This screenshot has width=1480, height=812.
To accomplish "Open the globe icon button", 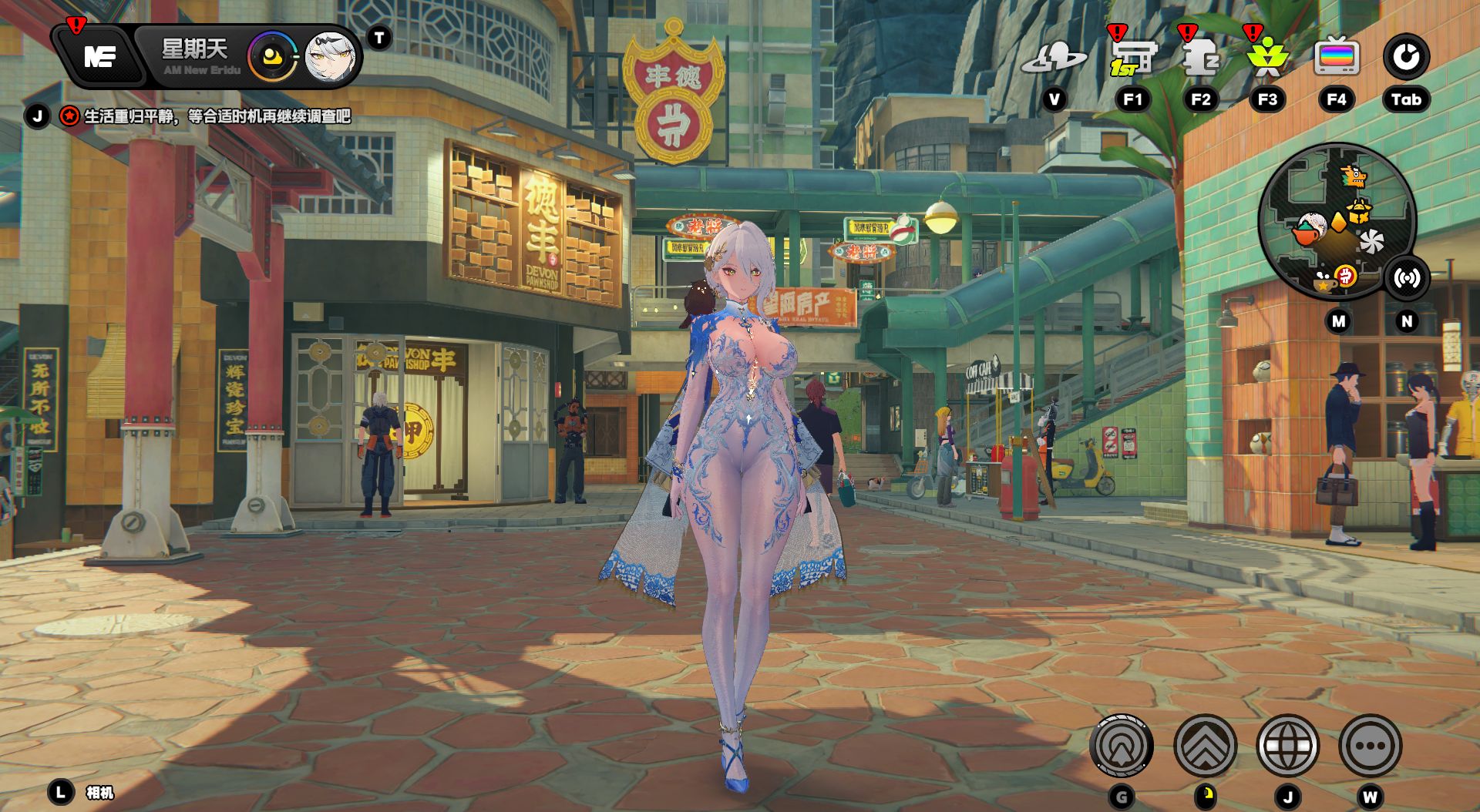I will click(1287, 746).
